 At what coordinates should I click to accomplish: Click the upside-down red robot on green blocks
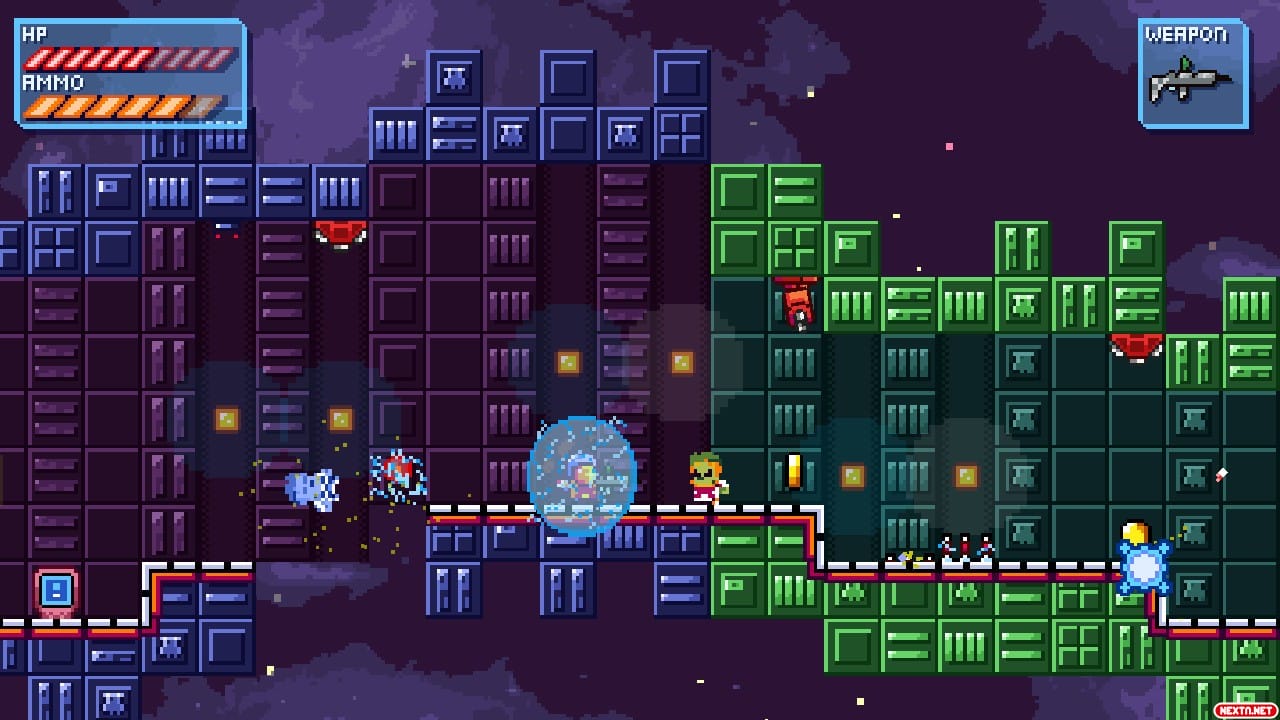tap(797, 302)
